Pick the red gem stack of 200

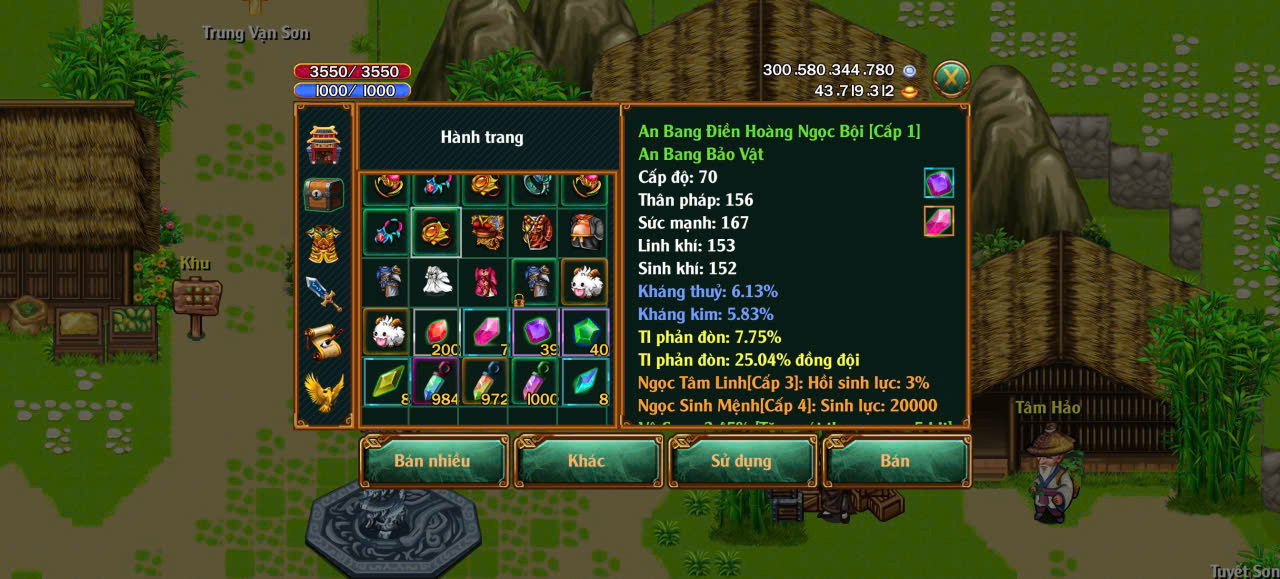[436, 333]
